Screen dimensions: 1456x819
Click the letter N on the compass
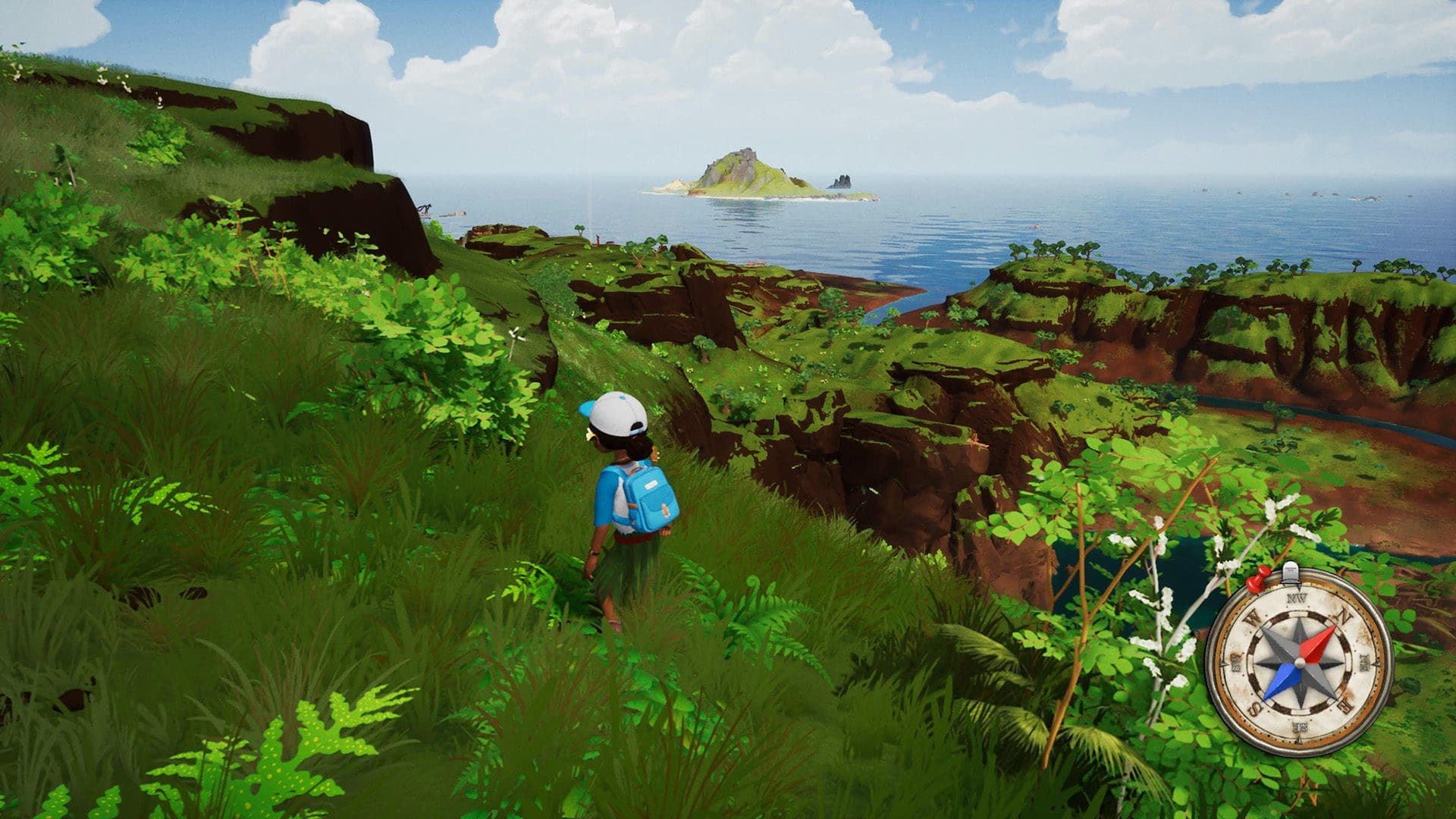1343,615
